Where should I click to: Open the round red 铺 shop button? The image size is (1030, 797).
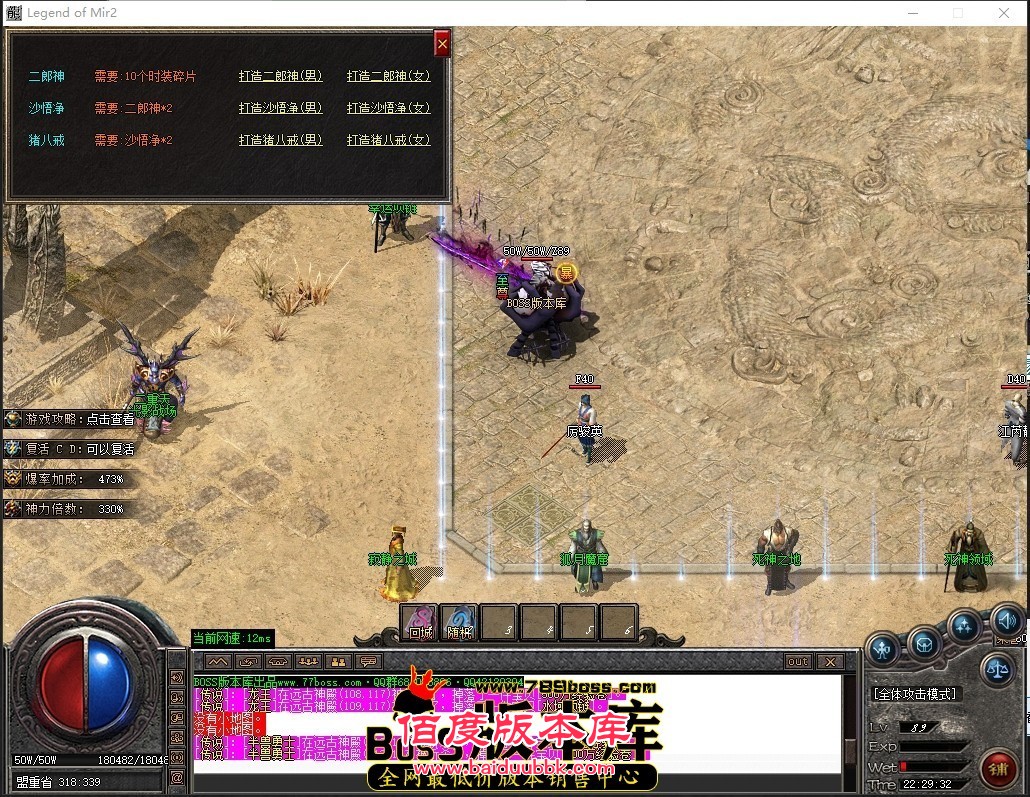pos(997,767)
